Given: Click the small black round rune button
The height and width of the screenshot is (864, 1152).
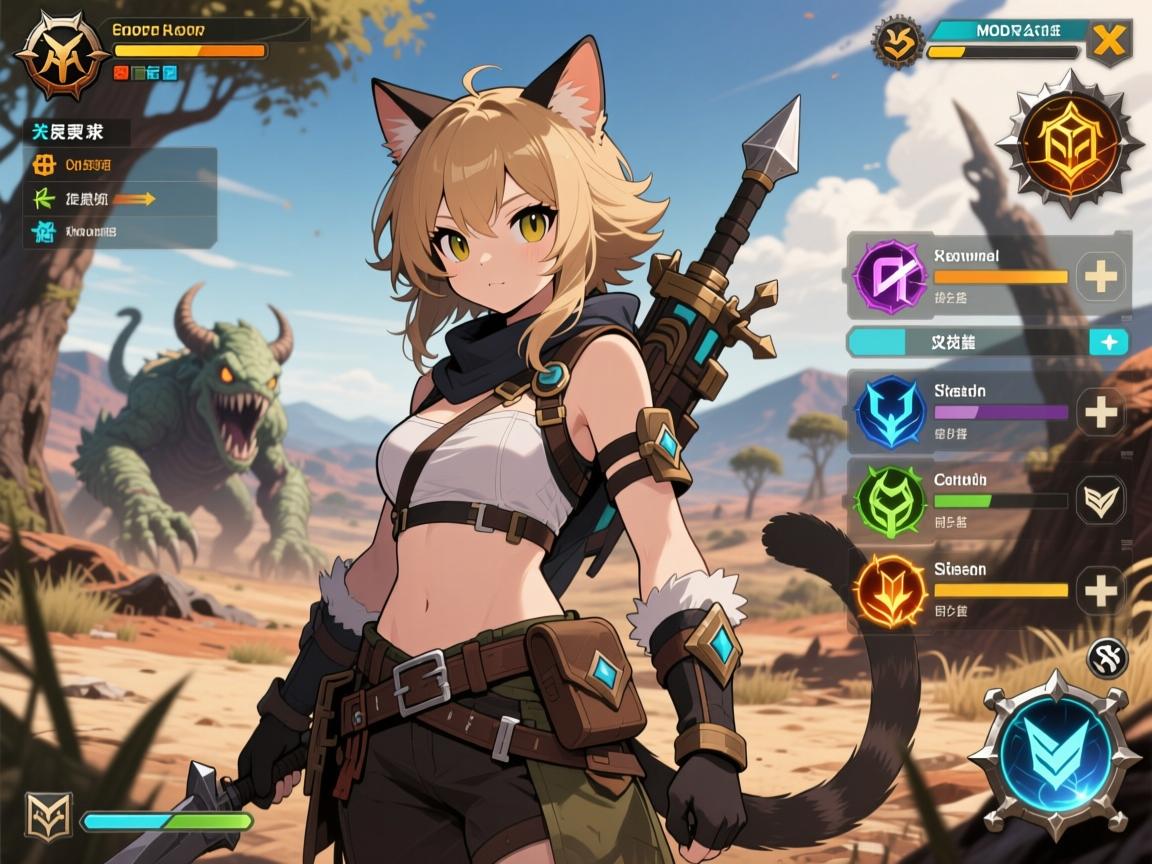Looking at the screenshot, I should tap(1107, 657).
